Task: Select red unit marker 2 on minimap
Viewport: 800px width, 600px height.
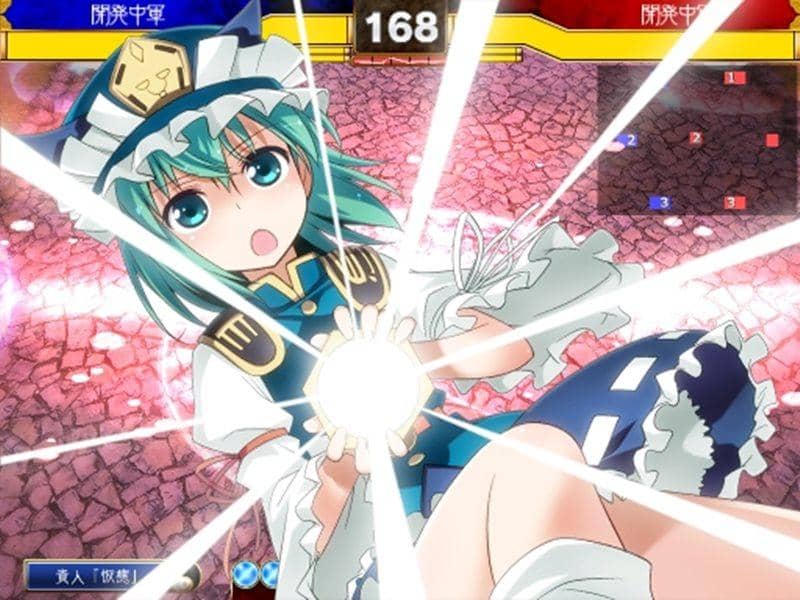Action: pos(697,139)
